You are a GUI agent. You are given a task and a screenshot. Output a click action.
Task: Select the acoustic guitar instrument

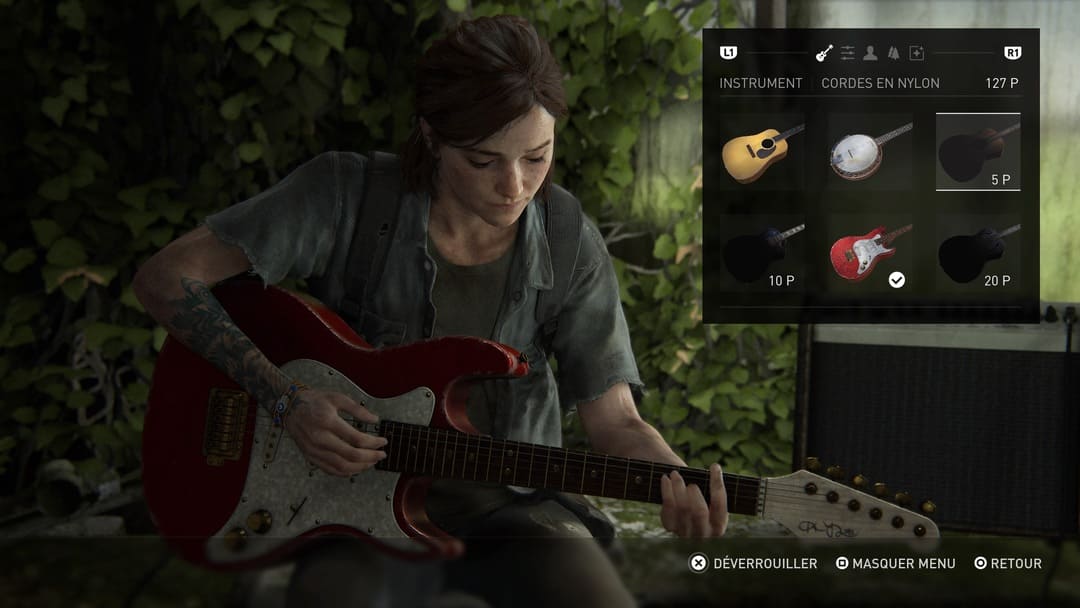[762, 152]
